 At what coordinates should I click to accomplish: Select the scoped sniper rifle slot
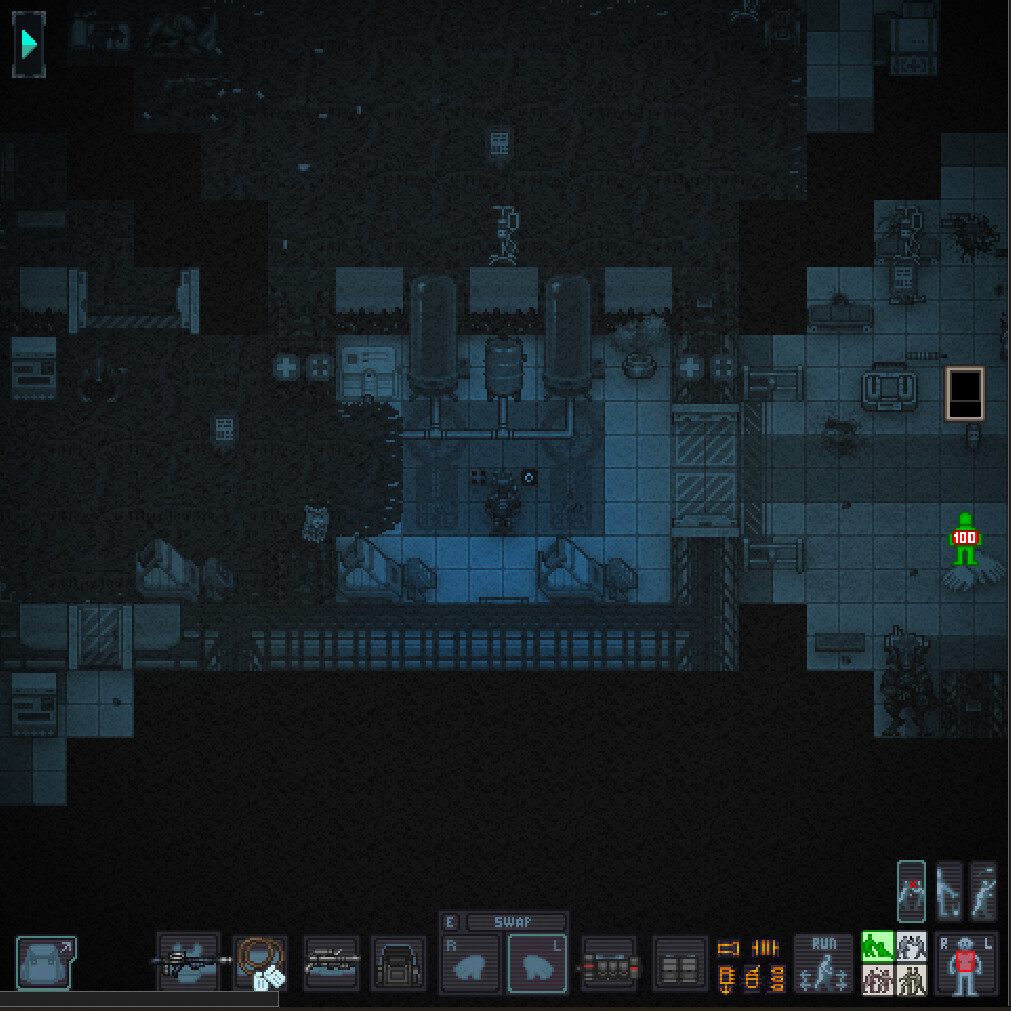(x=331, y=963)
